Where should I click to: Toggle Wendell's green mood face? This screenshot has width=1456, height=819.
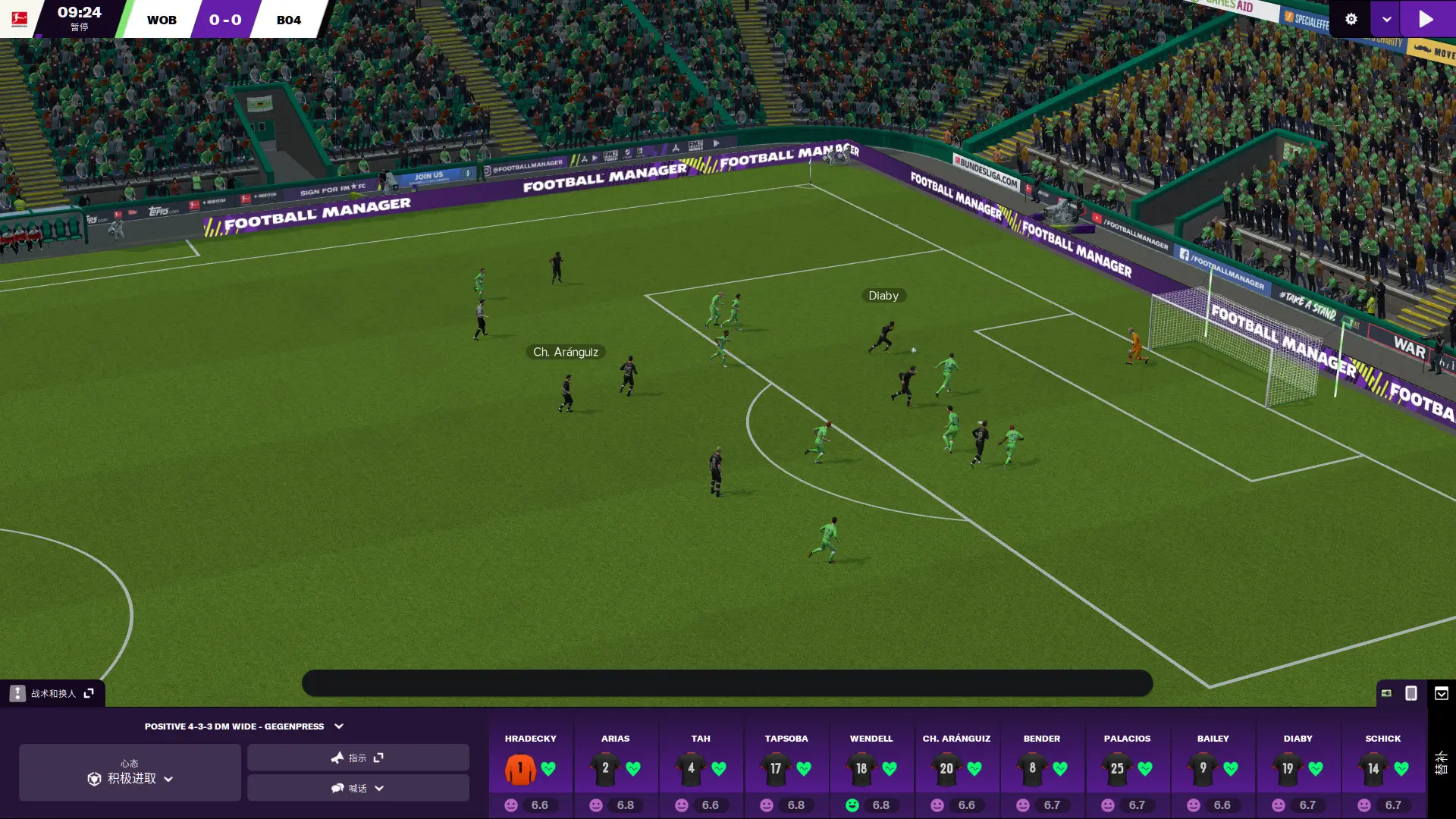coord(851,805)
